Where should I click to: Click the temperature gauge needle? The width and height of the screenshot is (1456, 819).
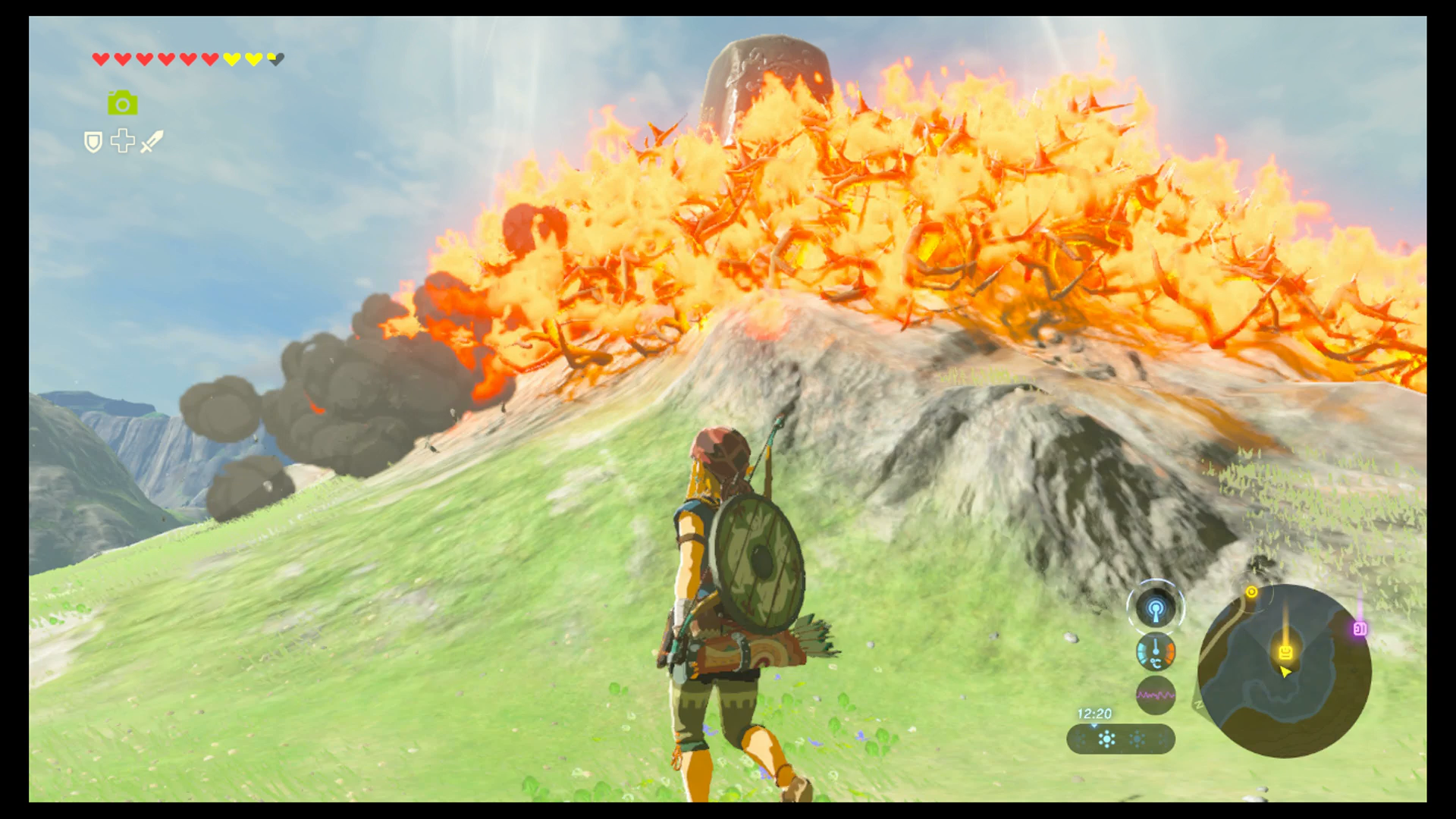(x=1156, y=651)
